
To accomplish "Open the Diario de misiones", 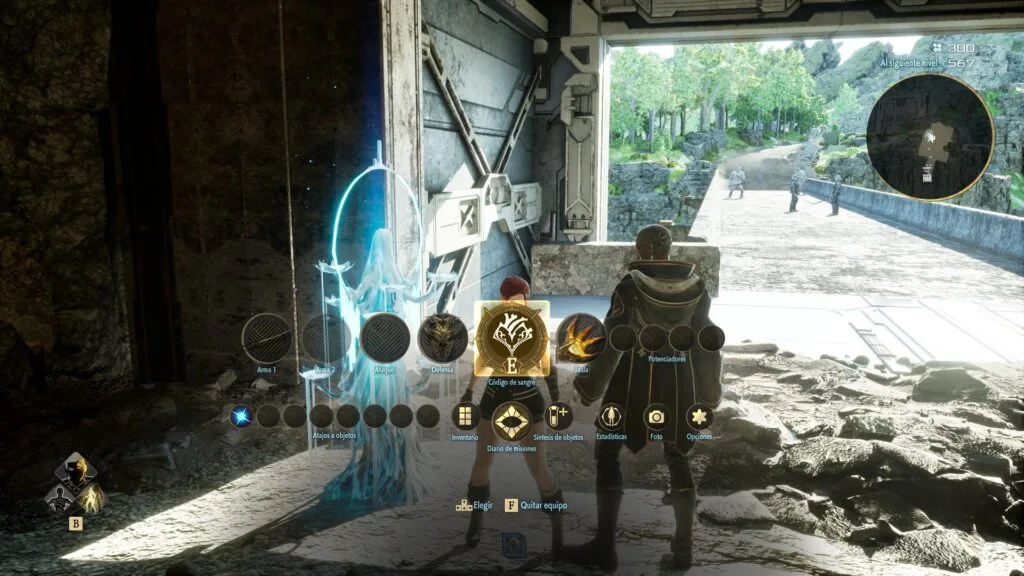I will click(x=512, y=422).
